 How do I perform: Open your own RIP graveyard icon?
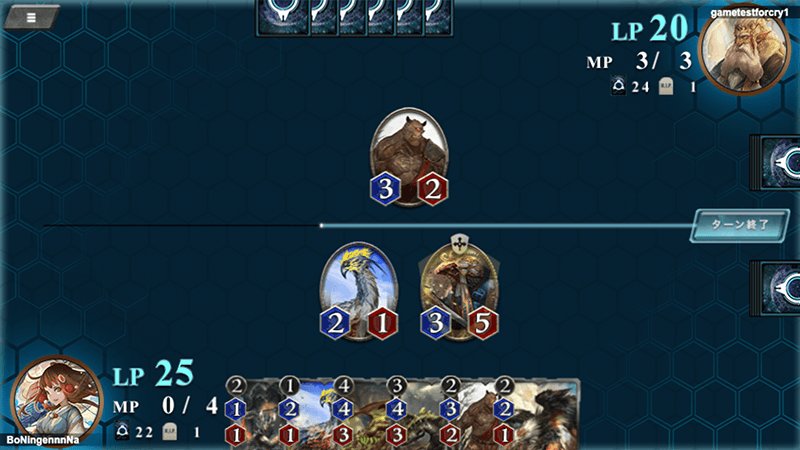pos(169,432)
